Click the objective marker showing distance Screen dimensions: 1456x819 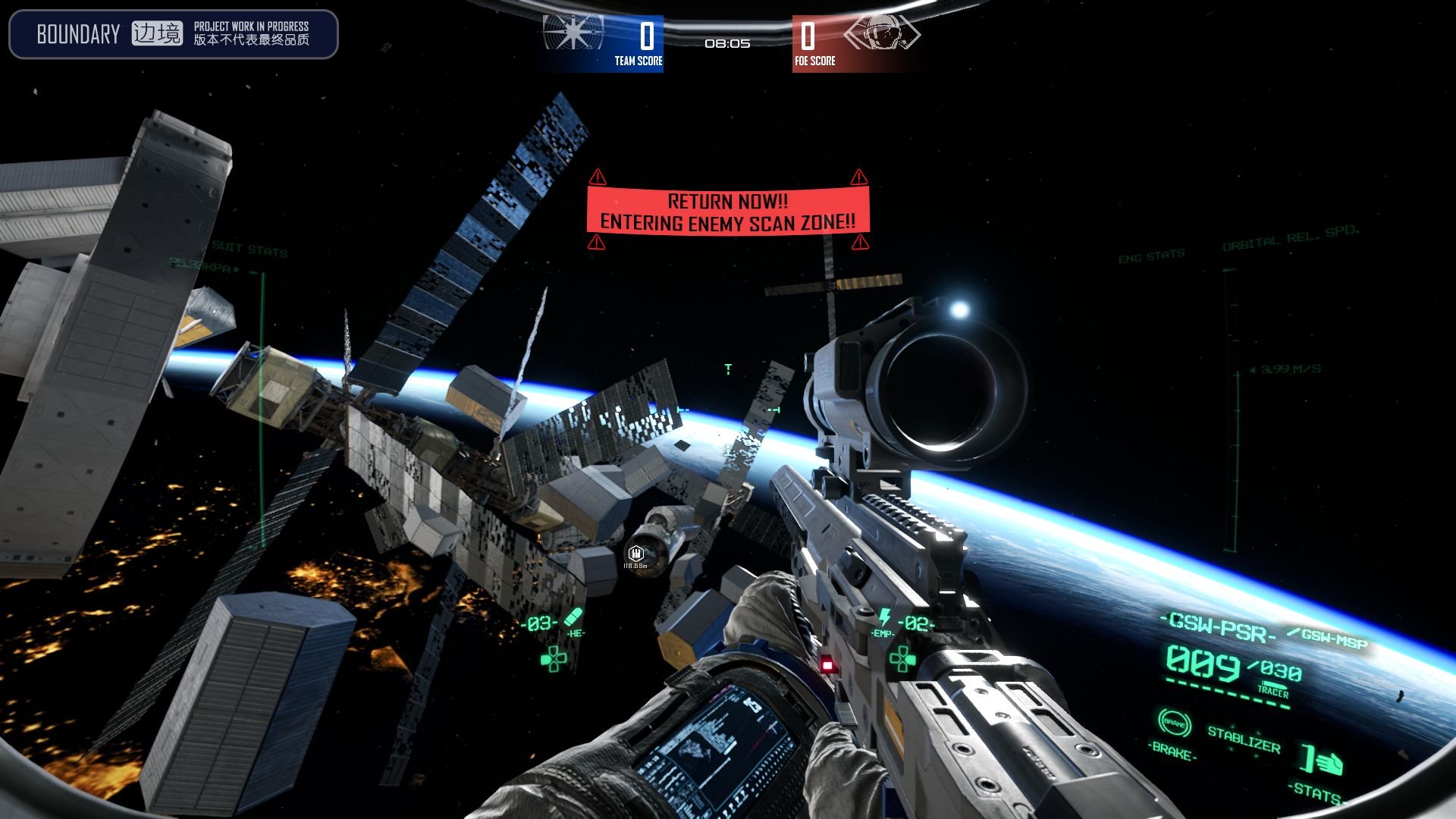[x=635, y=554]
